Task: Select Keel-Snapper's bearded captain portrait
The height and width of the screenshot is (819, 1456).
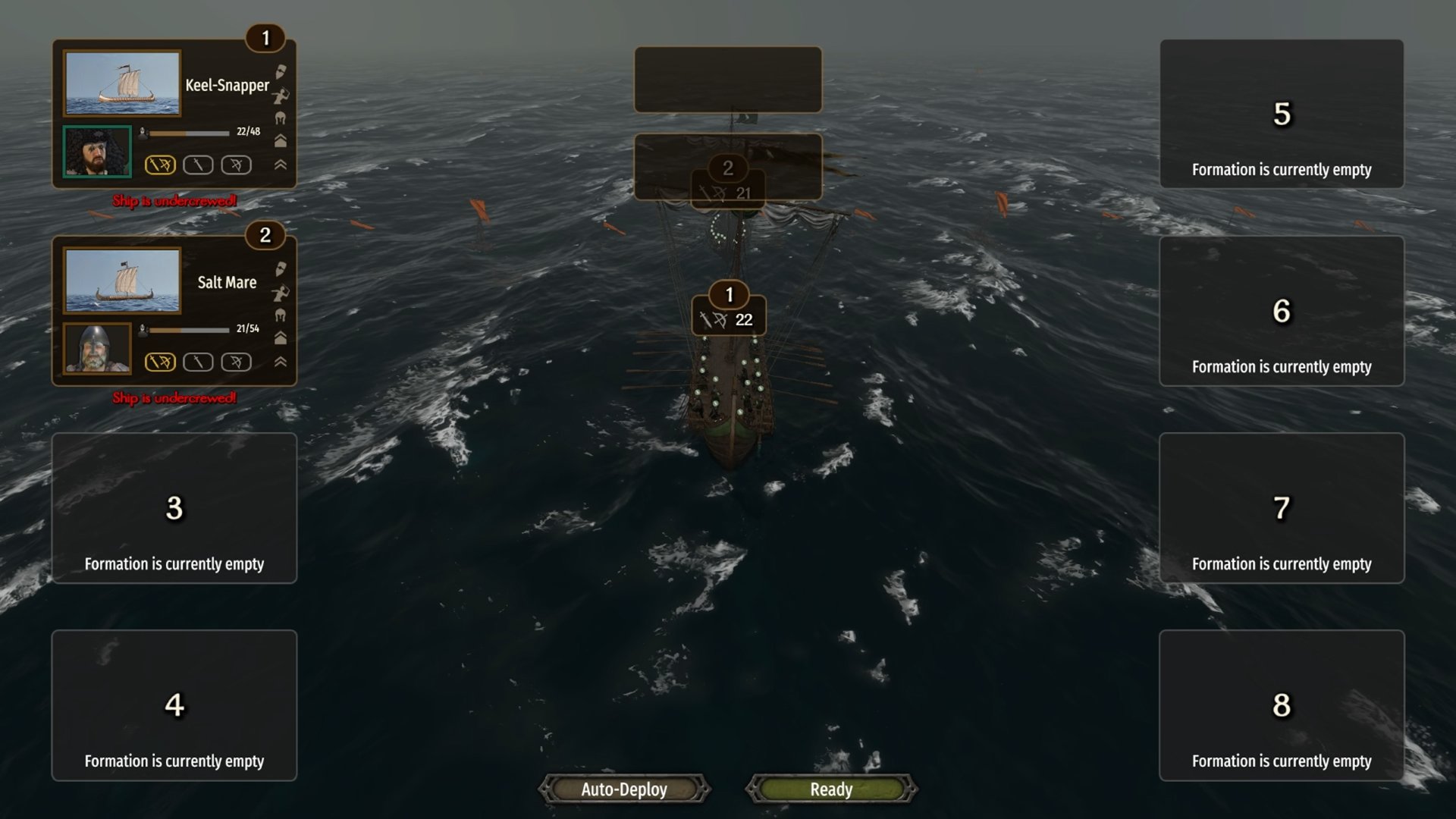Action: click(97, 152)
